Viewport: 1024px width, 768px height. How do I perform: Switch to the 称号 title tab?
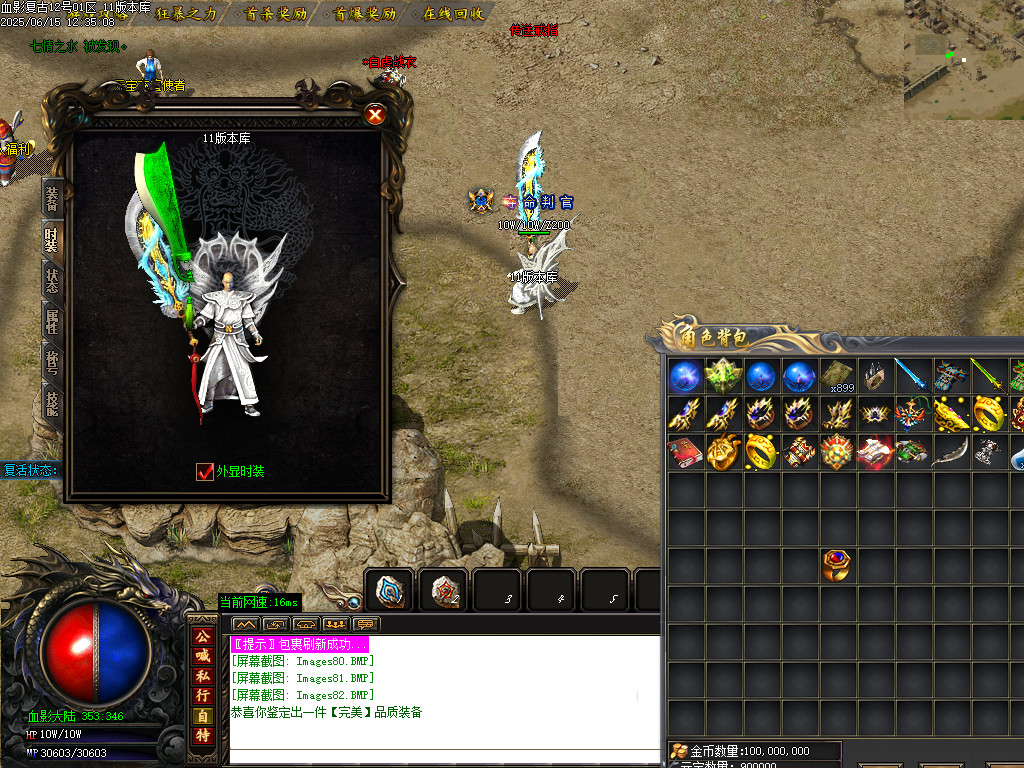point(52,361)
